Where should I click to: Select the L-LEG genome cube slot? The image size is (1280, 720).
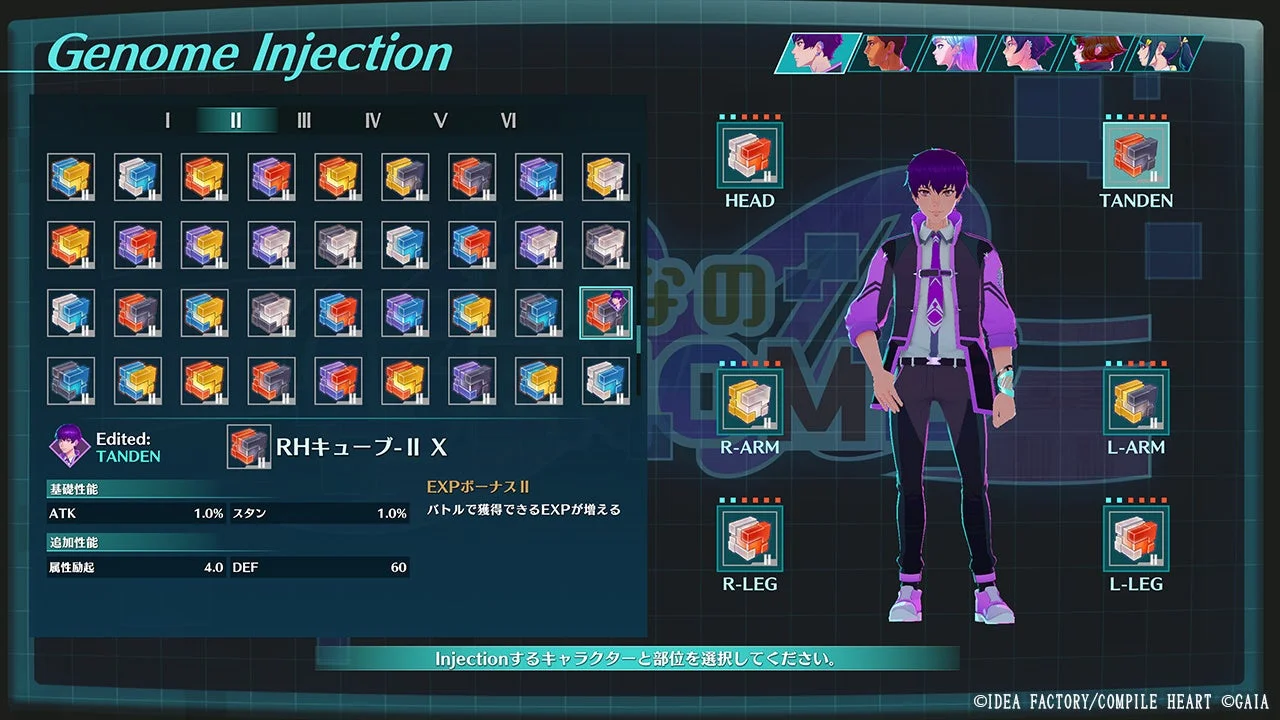[x=1135, y=540]
